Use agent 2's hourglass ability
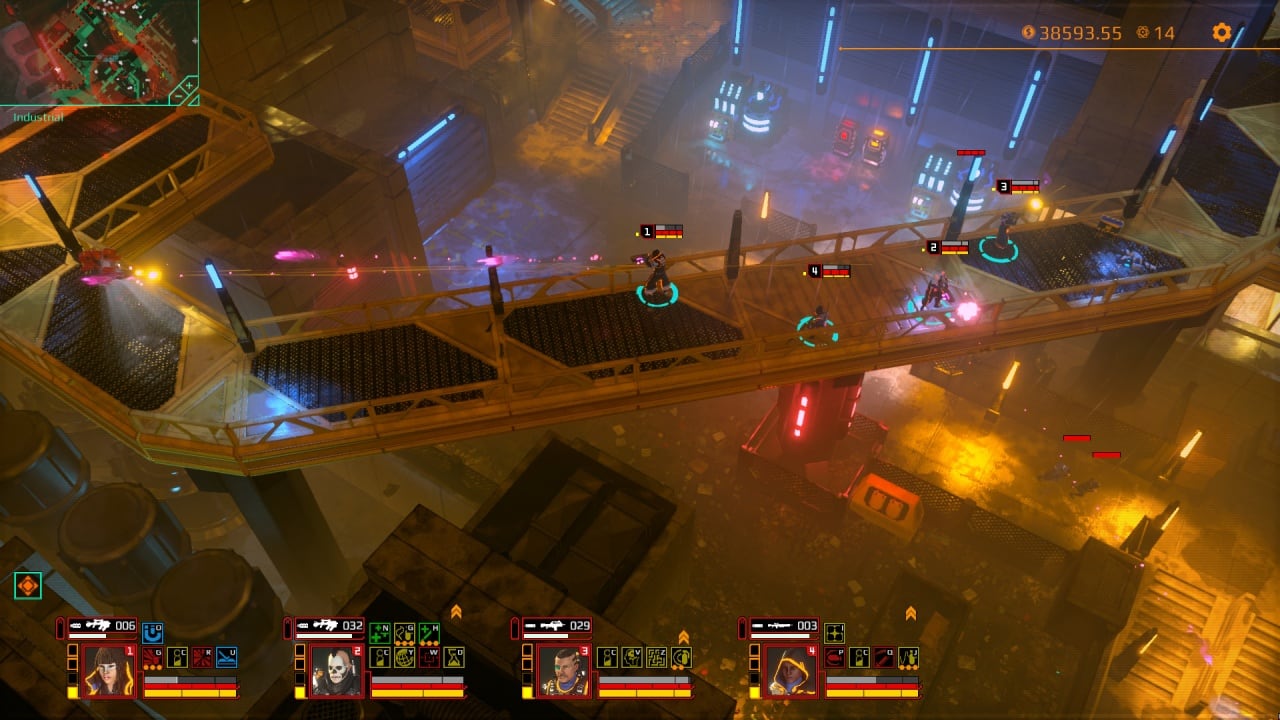1280x720 pixels. coord(454,657)
